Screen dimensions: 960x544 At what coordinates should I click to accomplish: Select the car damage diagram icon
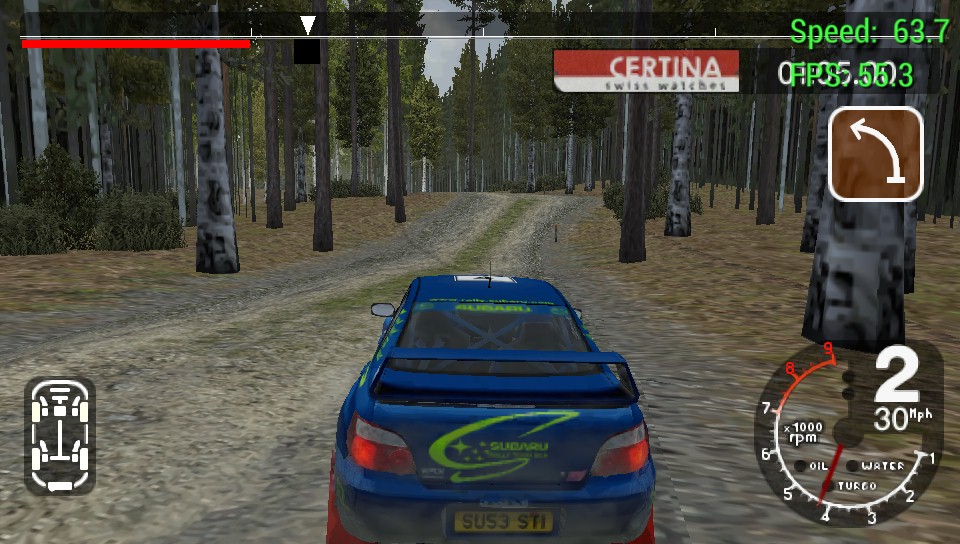pyautogui.click(x=60, y=436)
